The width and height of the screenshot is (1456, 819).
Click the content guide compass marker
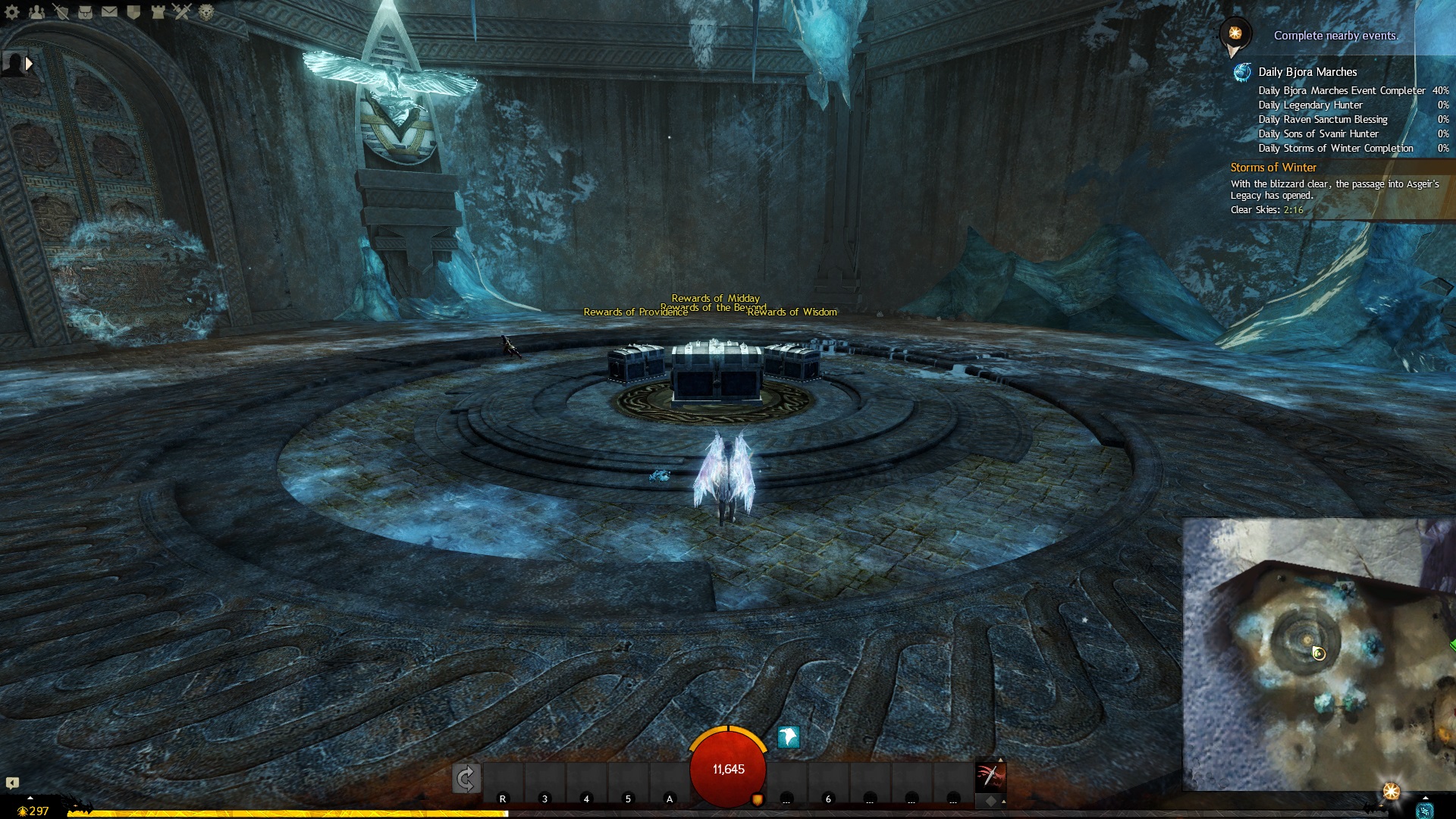tap(1235, 34)
